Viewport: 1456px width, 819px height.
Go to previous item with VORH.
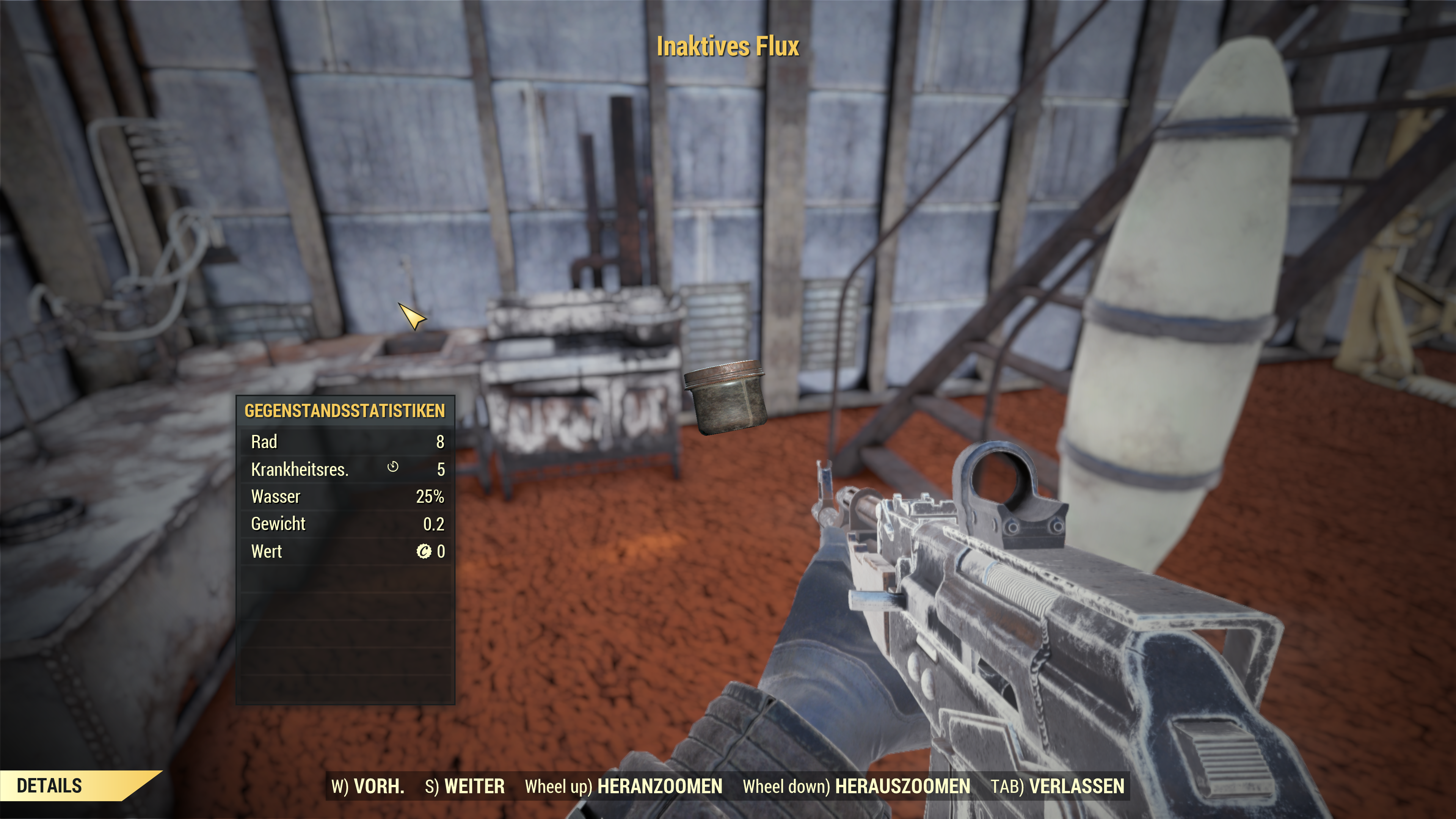[368, 786]
